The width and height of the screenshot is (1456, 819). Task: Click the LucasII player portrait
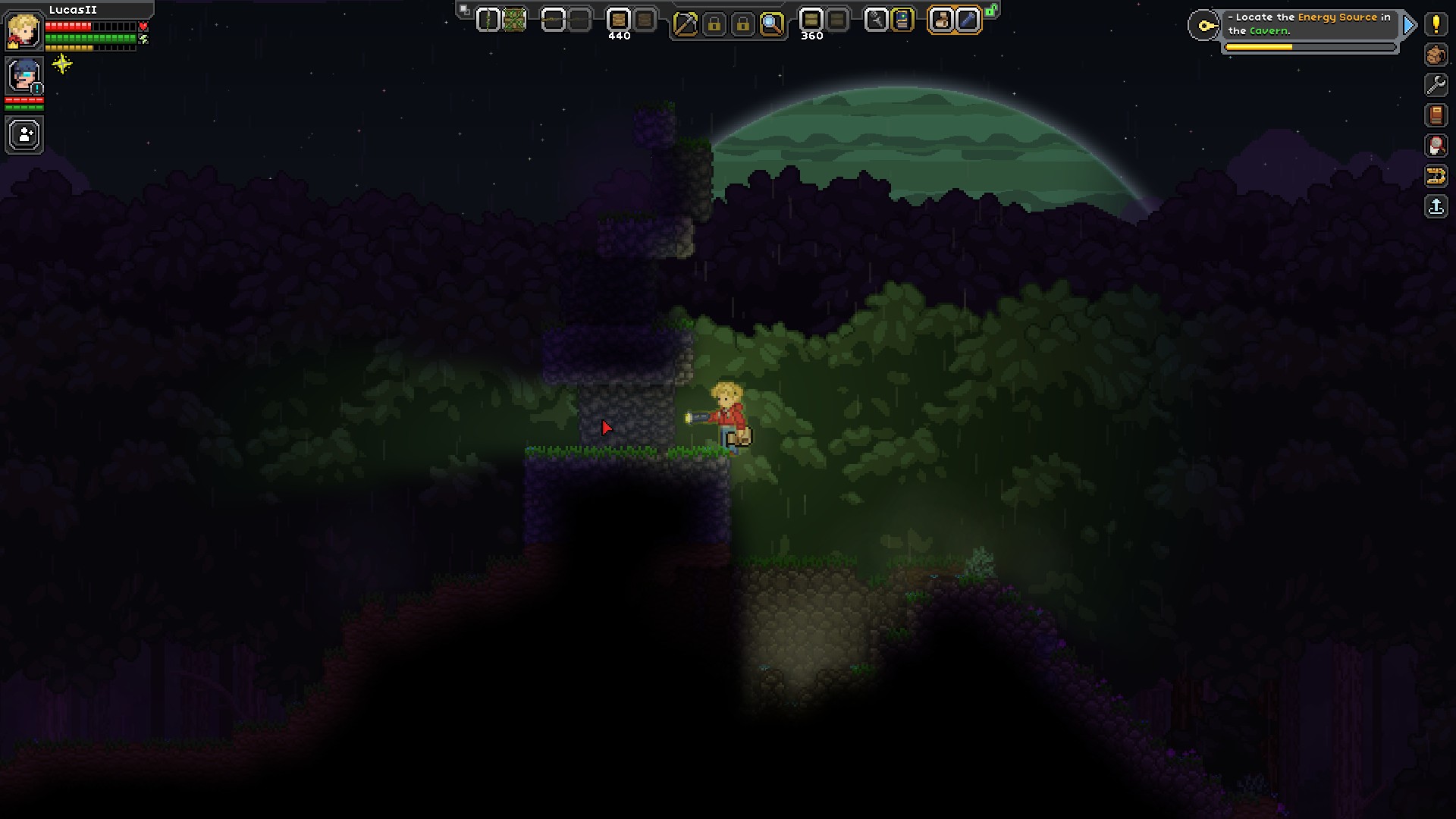click(x=24, y=30)
